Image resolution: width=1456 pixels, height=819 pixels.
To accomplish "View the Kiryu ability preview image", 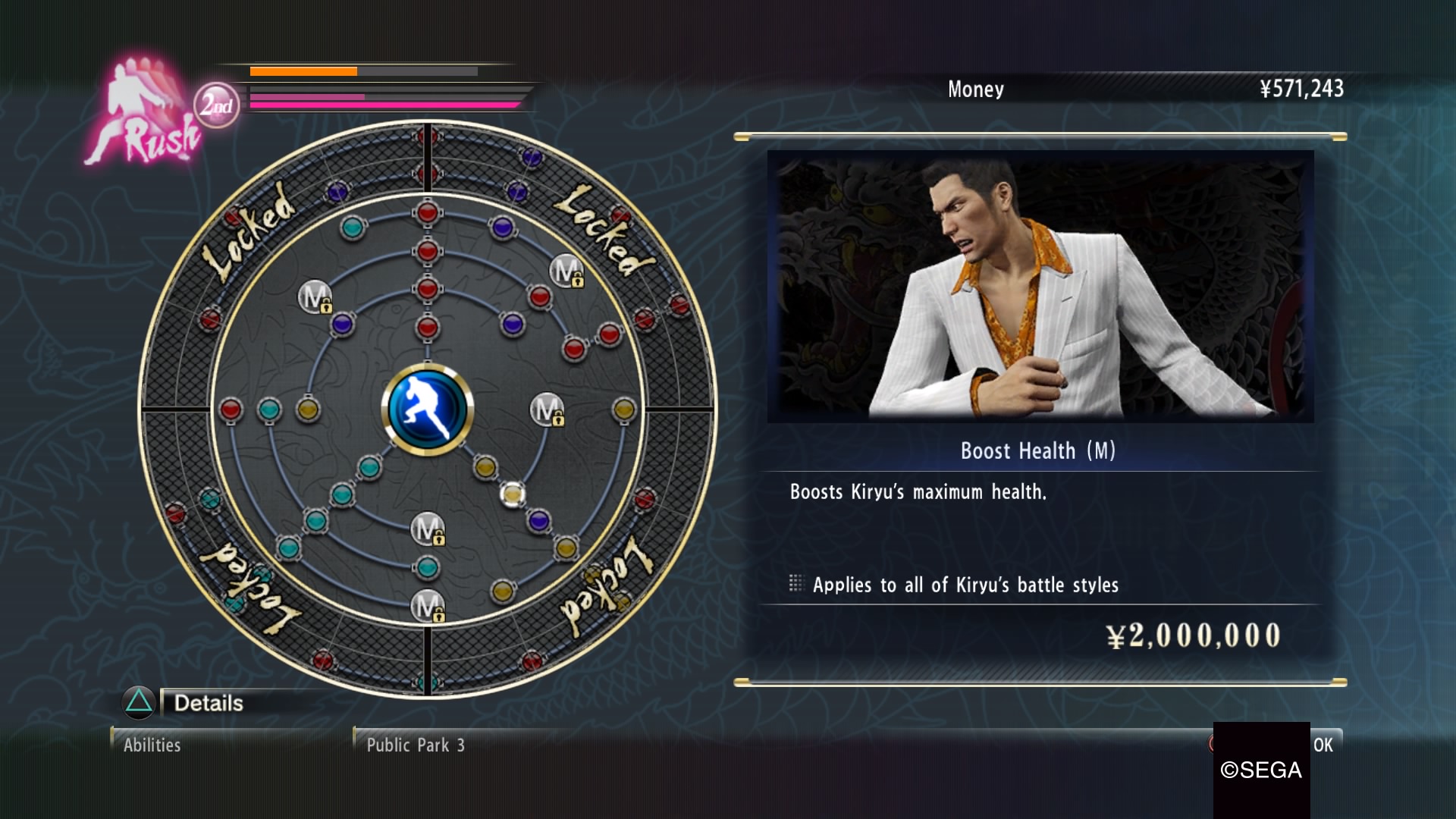I will [1040, 286].
